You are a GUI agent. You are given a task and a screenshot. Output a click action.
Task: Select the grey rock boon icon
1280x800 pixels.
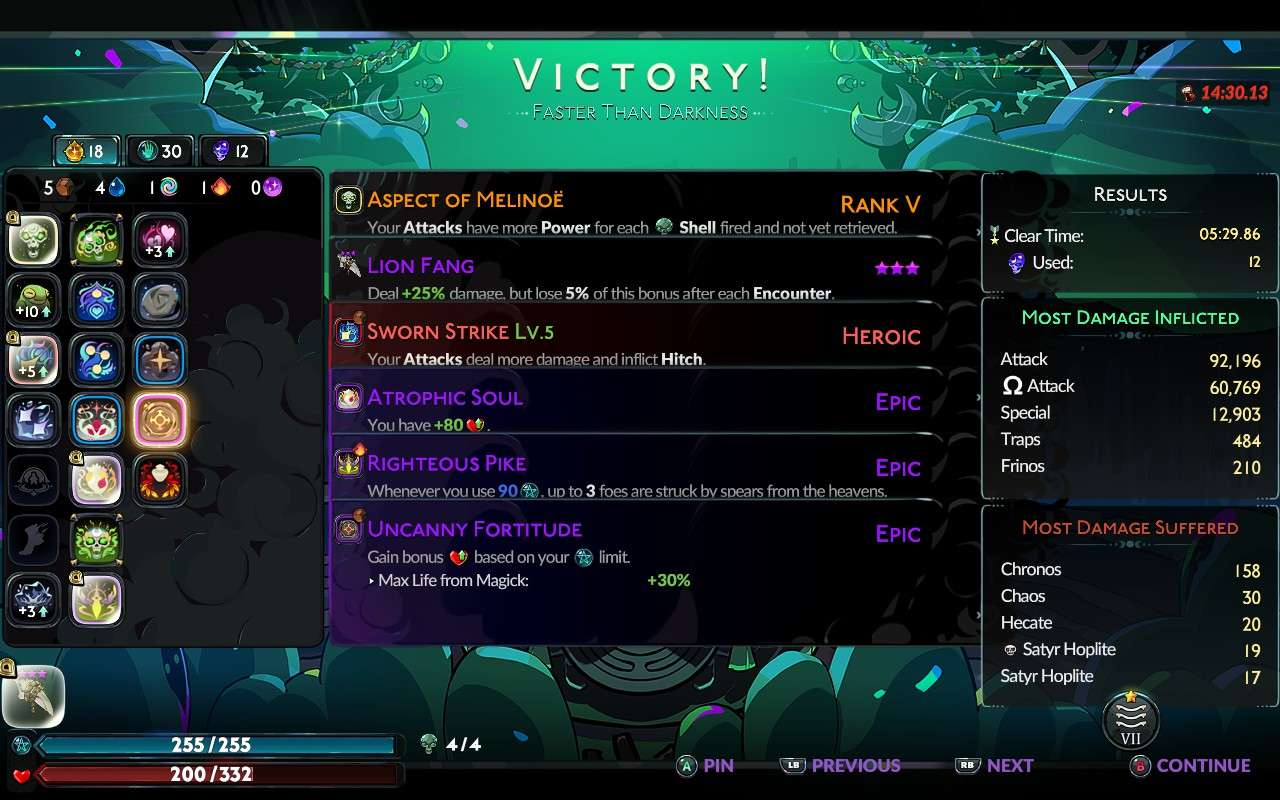[160, 299]
